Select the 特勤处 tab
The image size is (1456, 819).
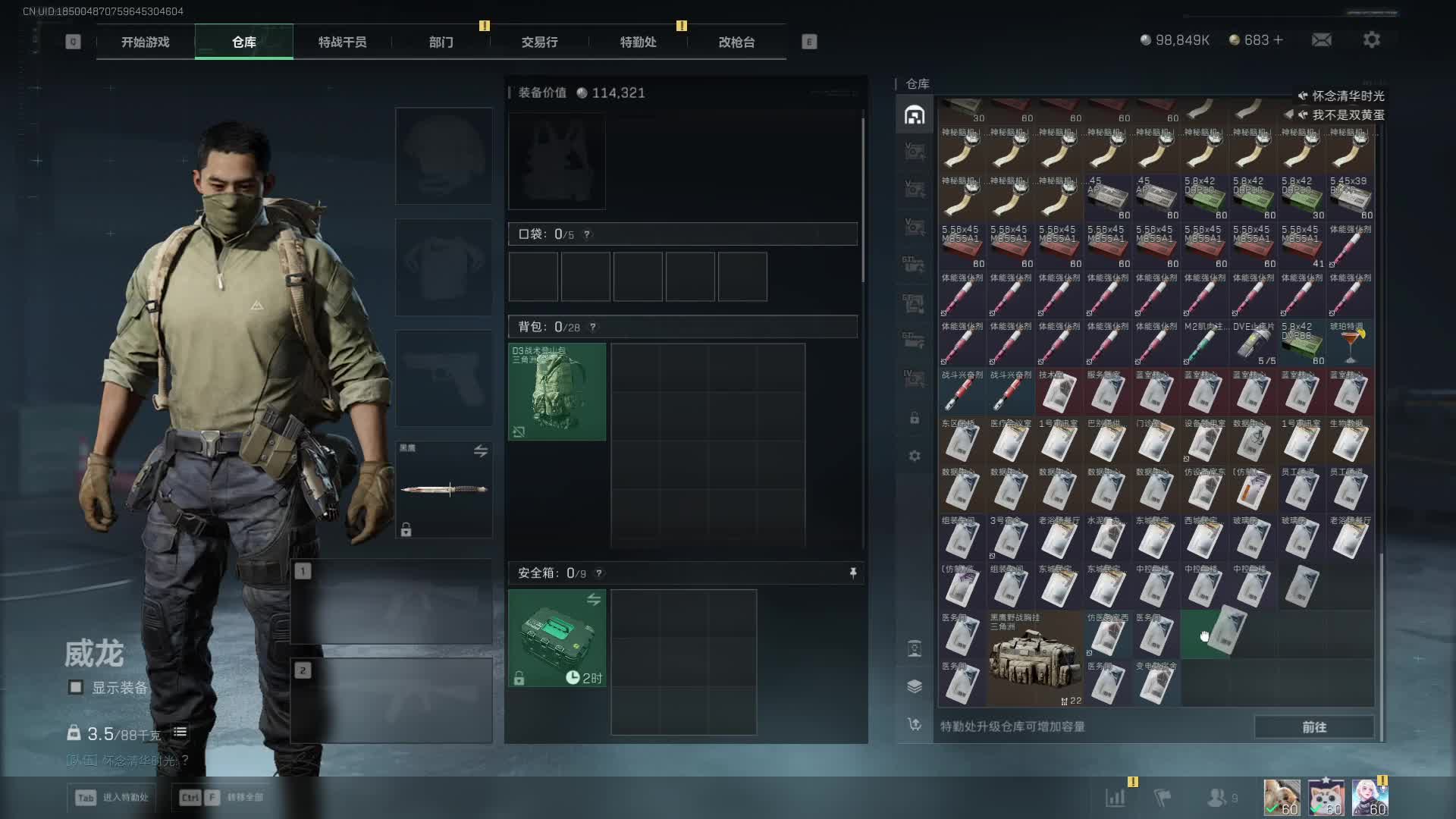pyautogui.click(x=638, y=42)
